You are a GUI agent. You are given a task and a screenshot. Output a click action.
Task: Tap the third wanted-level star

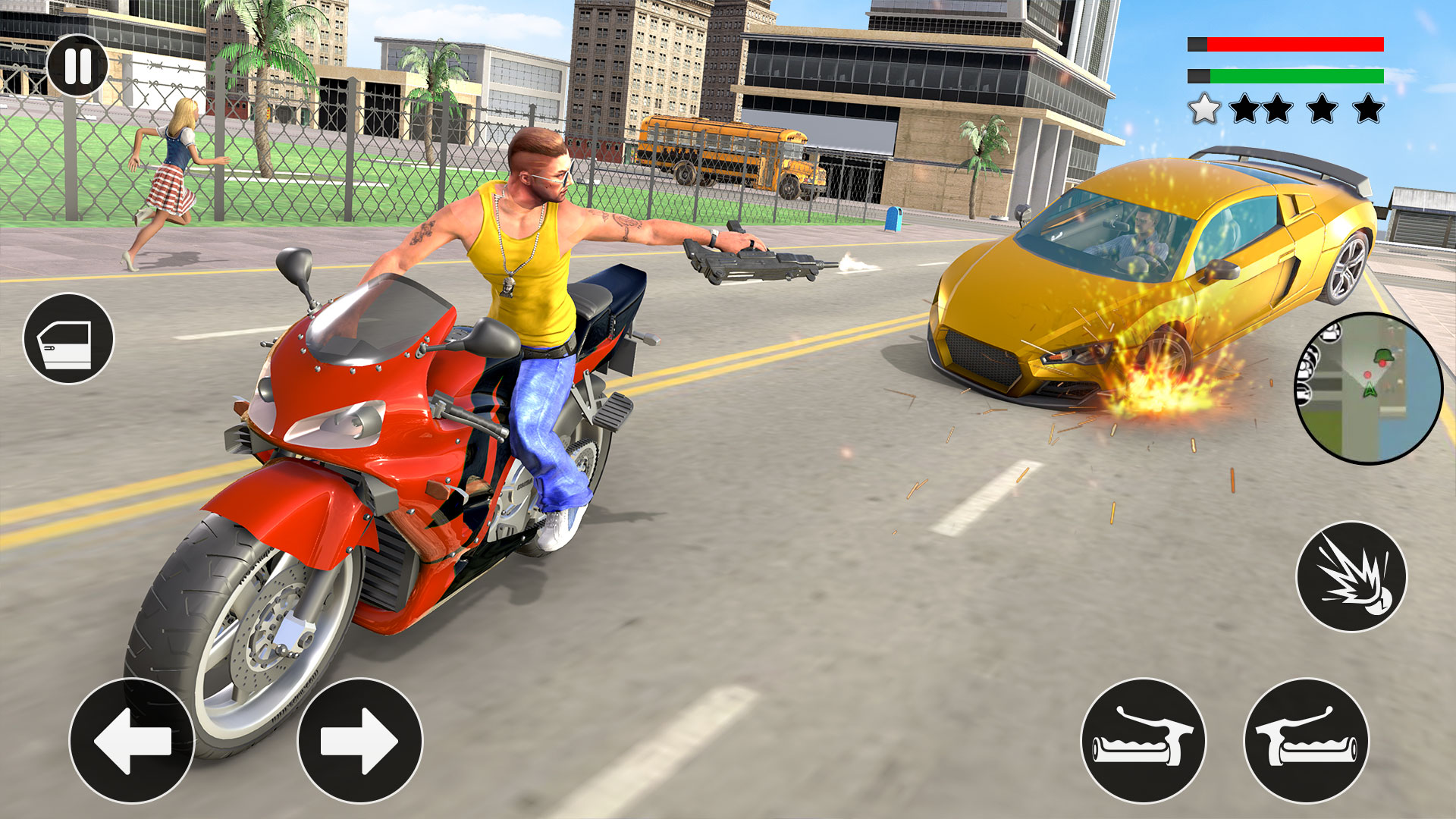pyautogui.click(x=1276, y=108)
